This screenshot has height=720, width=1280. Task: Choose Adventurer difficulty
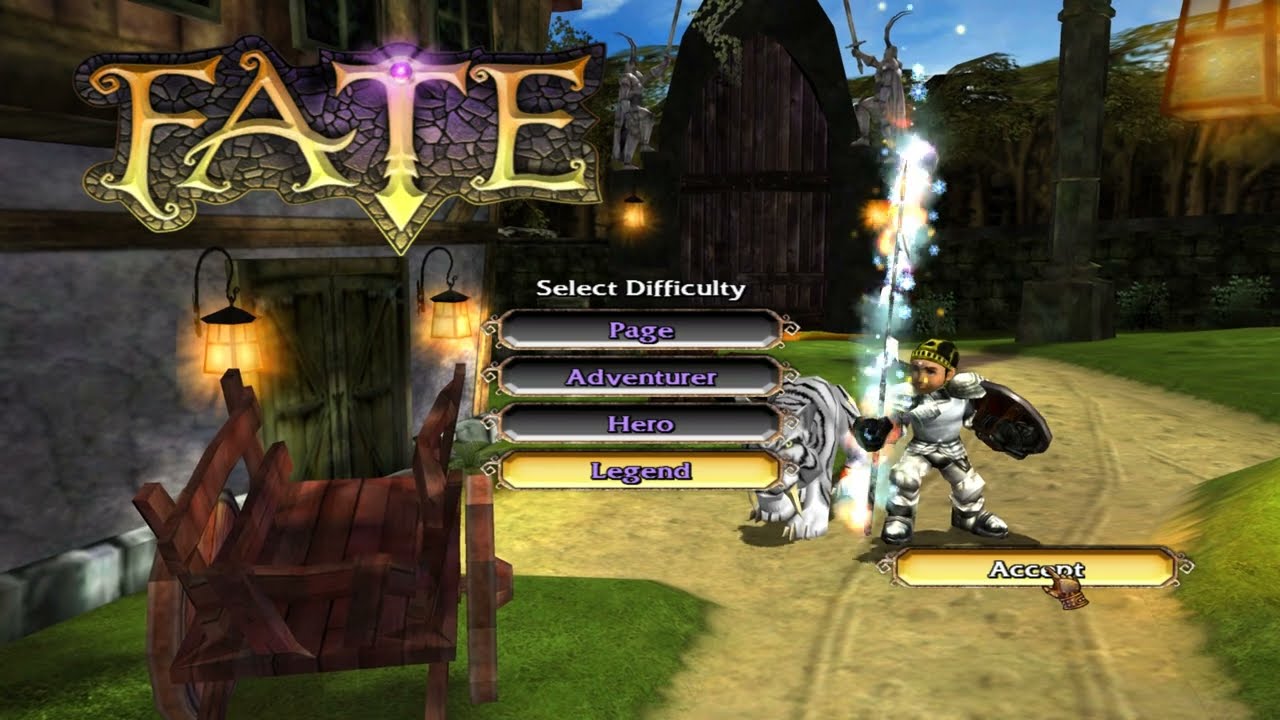640,377
